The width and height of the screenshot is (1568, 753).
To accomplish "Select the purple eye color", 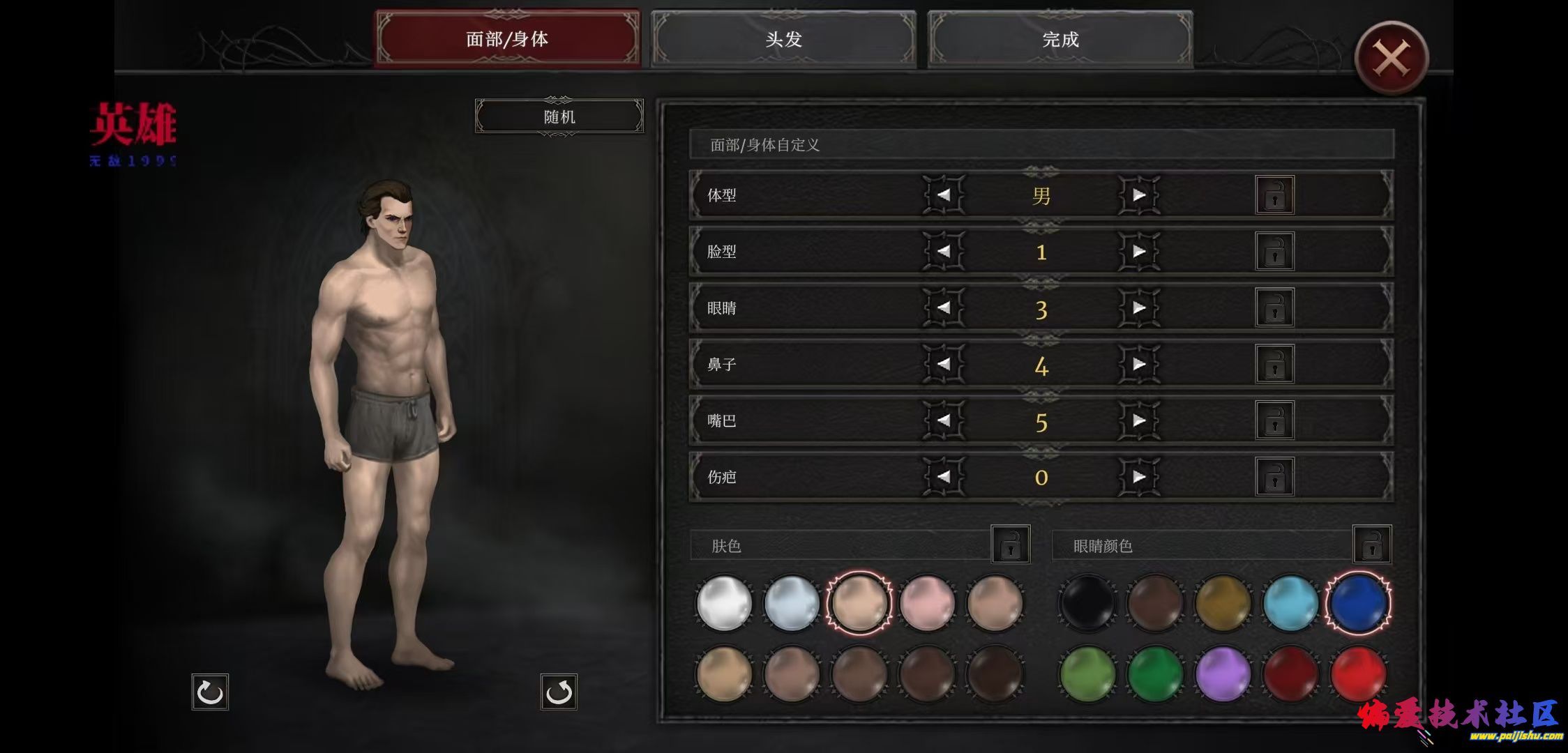I will pos(1222,674).
